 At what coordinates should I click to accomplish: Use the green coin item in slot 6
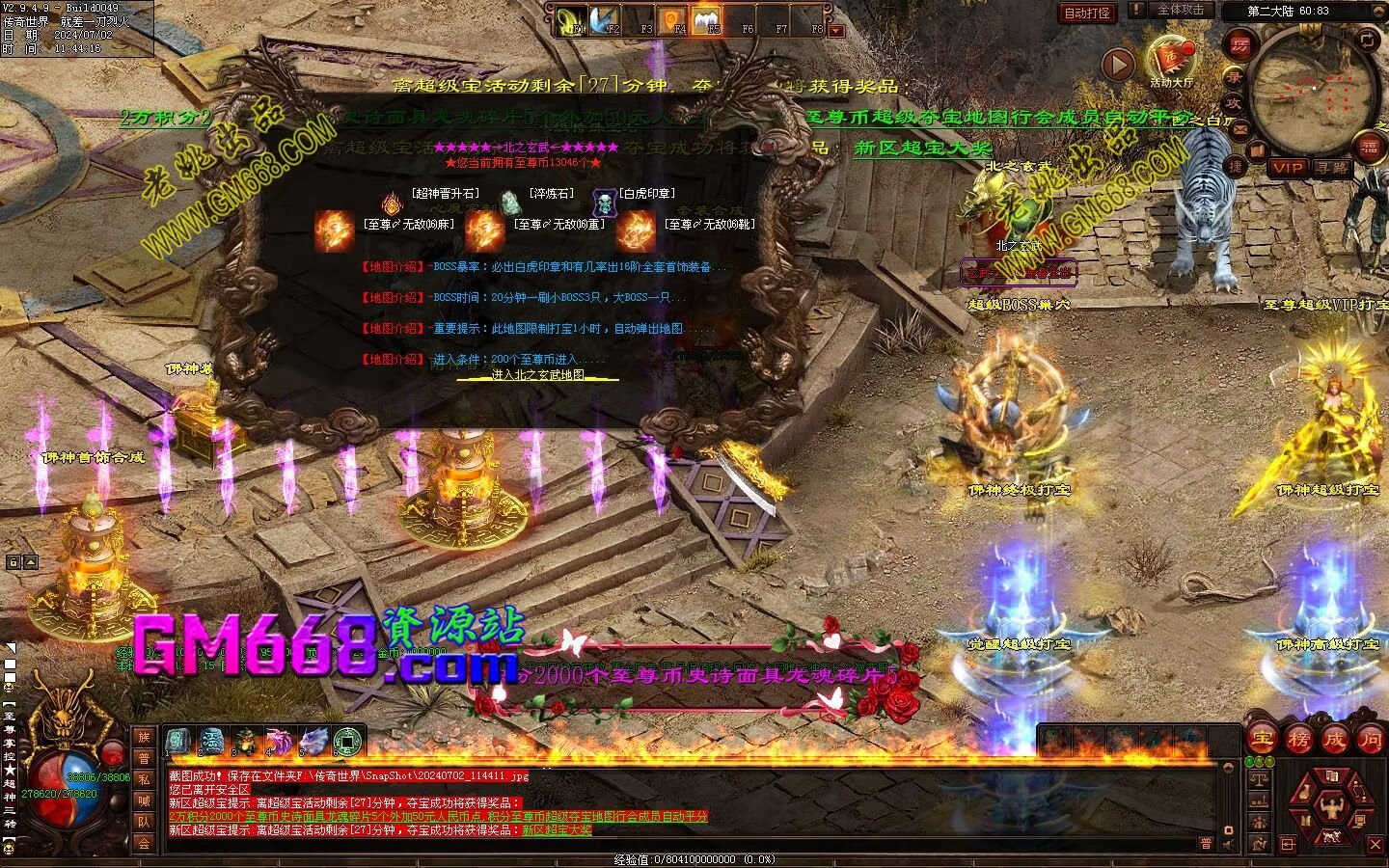pyautogui.click(x=346, y=741)
